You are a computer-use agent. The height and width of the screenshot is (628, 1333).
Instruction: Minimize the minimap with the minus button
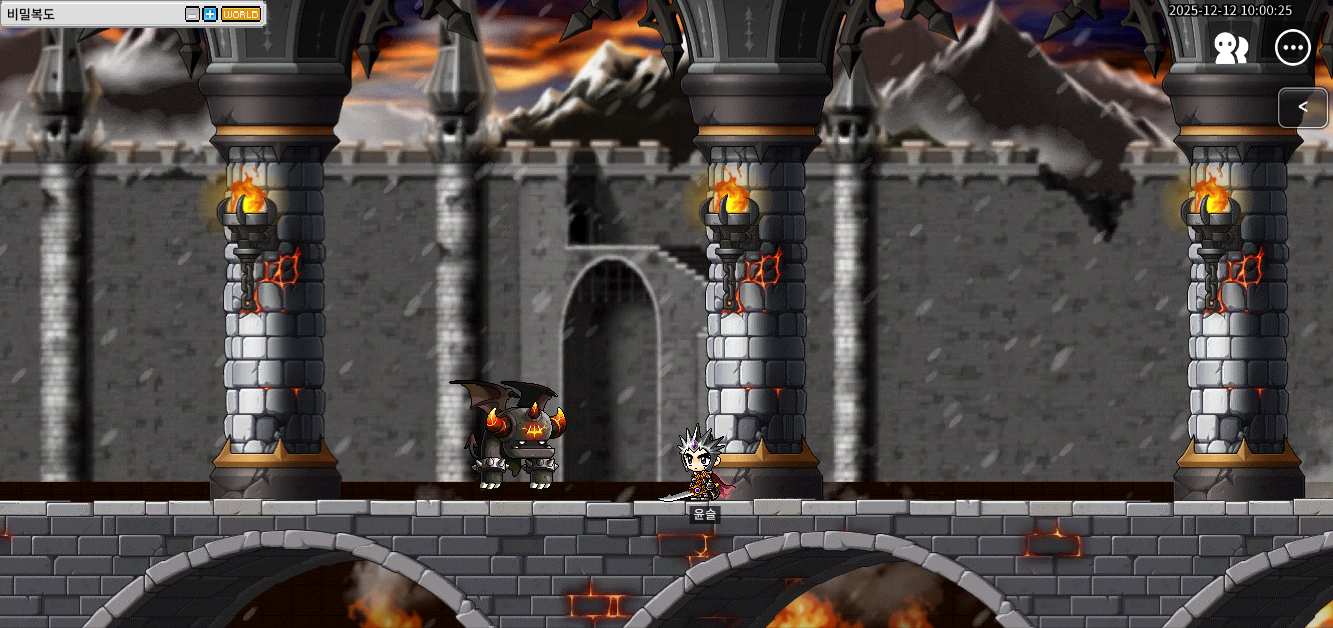tap(193, 14)
